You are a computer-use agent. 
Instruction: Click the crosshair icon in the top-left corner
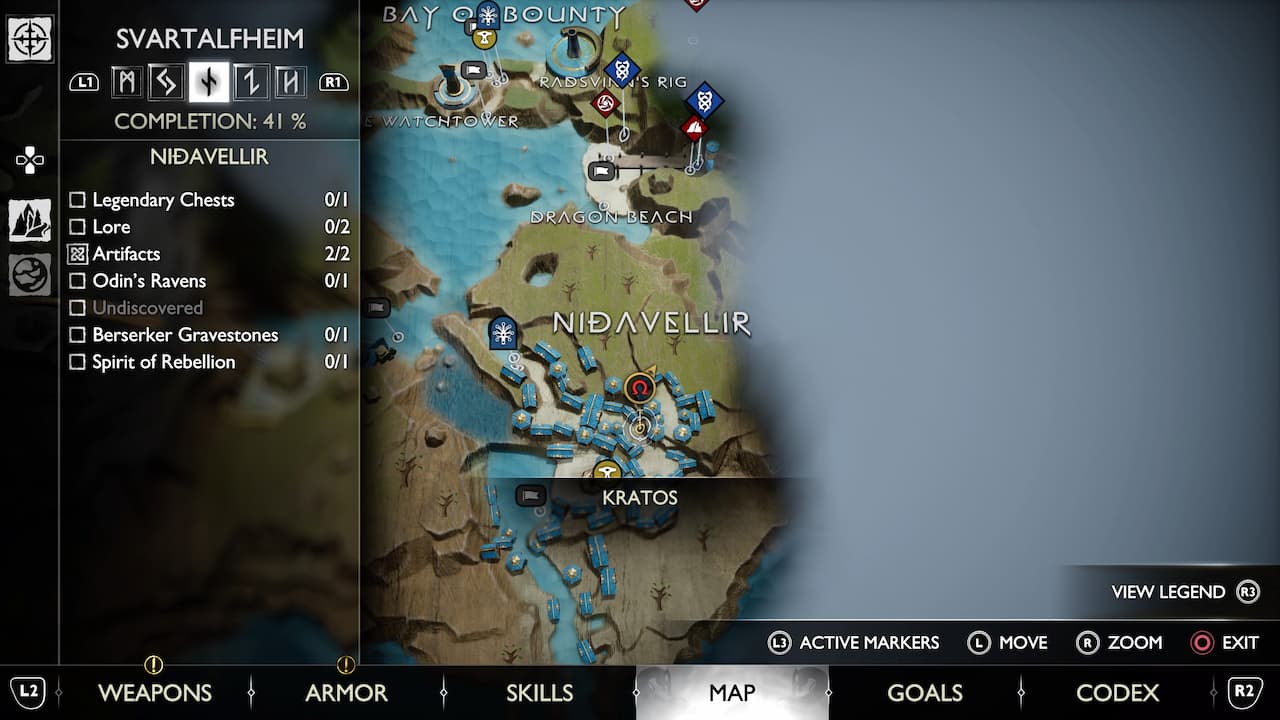(30, 40)
